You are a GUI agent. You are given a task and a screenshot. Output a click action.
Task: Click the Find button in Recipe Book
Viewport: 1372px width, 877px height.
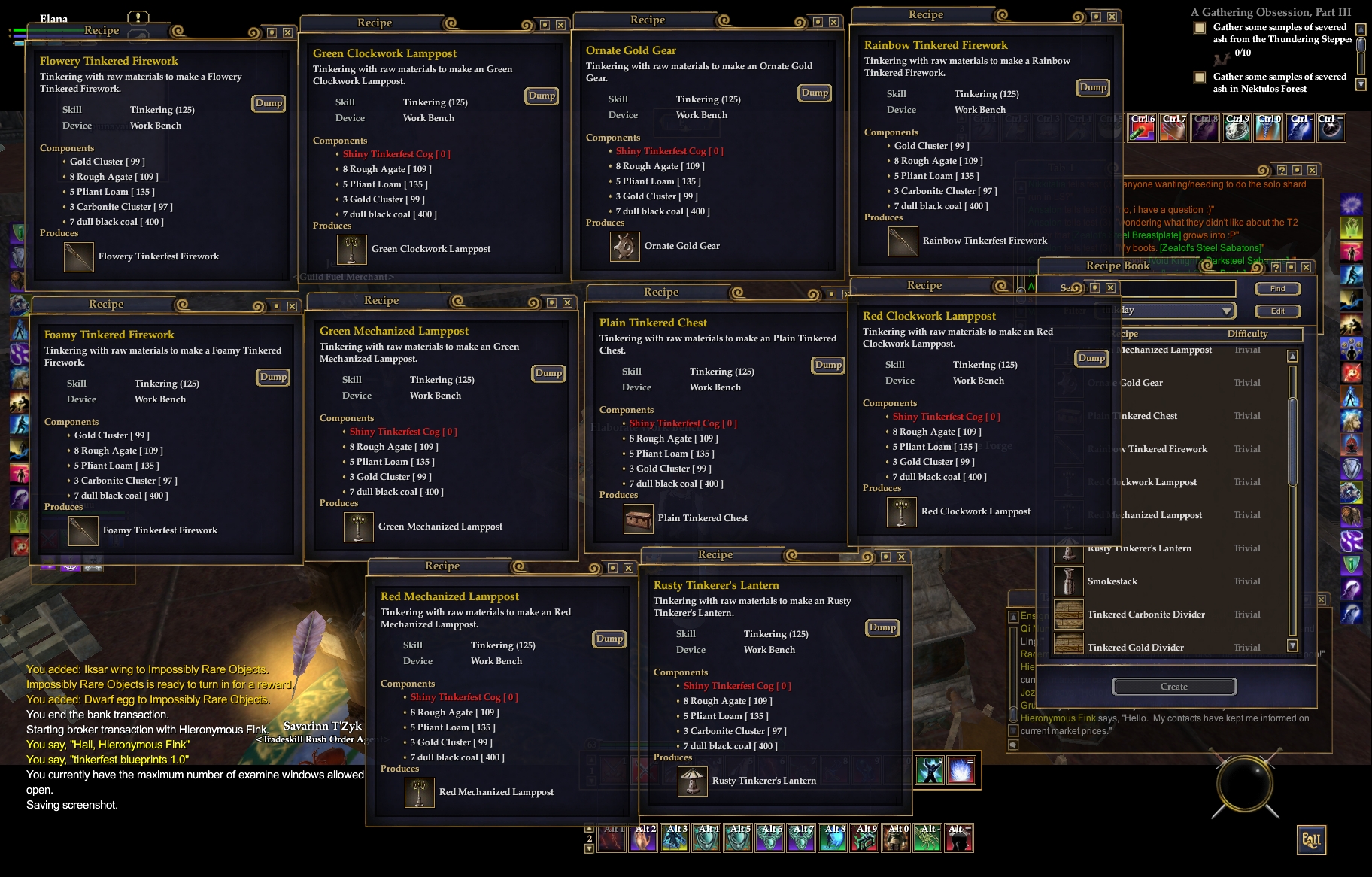pyautogui.click(x=1277, y=288)
